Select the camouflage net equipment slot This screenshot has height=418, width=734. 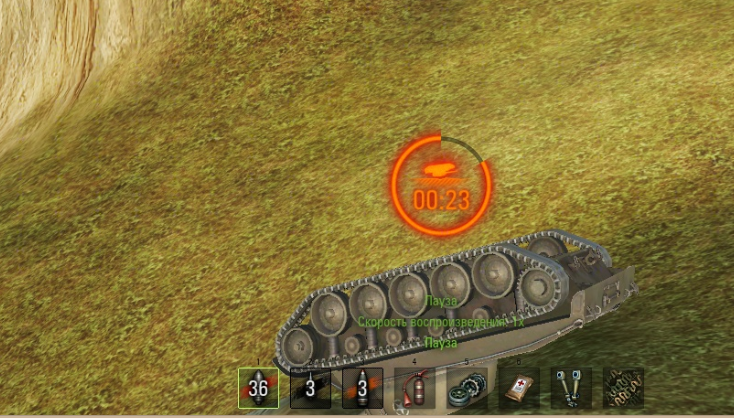point(622,388)
